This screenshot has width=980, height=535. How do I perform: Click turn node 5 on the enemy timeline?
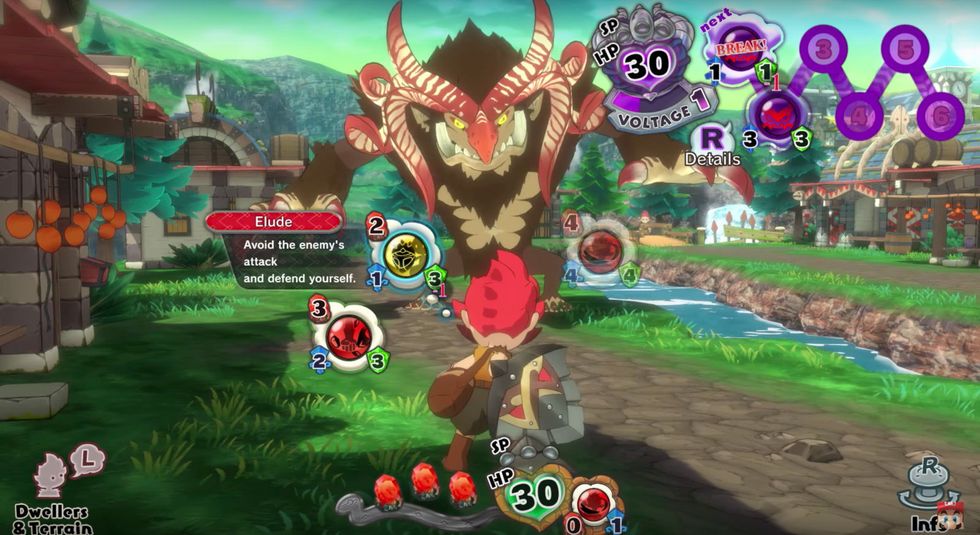click(x=905, y=49)
